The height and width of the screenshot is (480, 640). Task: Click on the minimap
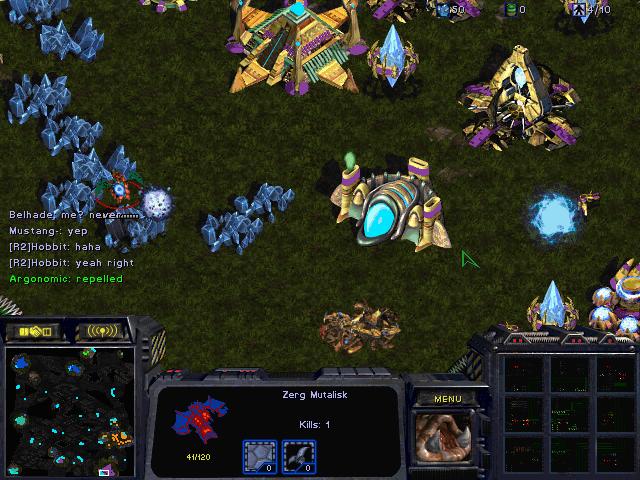coord(69,410)
